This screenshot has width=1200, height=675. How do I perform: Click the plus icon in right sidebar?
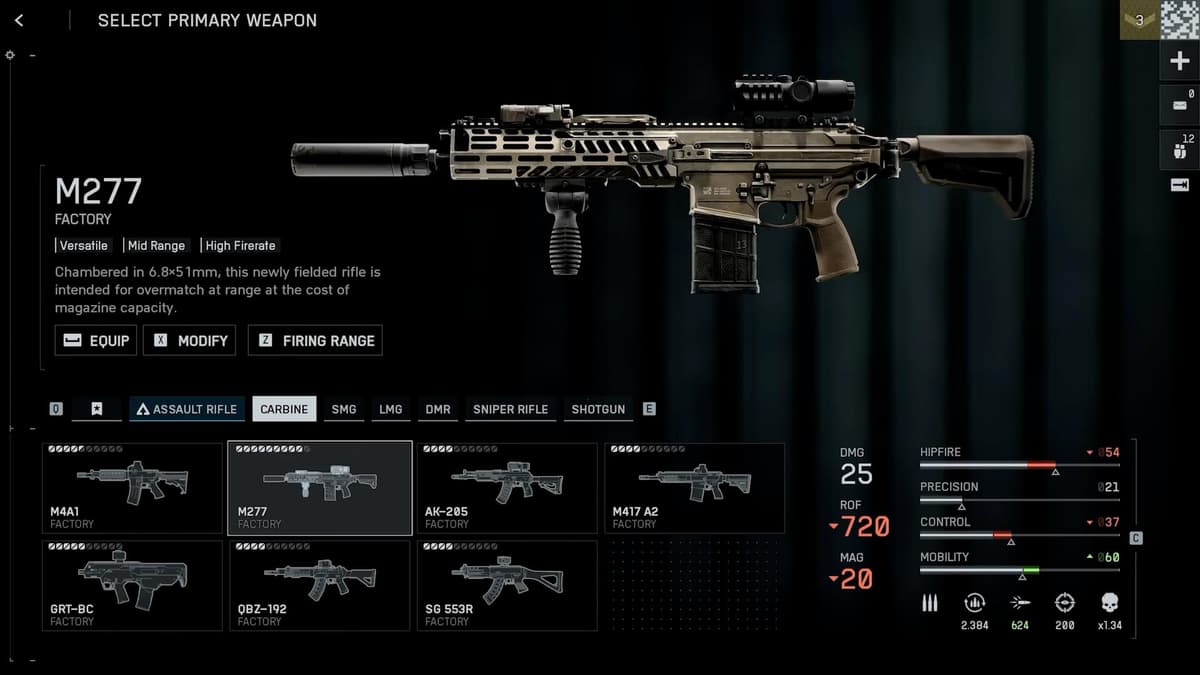(1180, 62)
